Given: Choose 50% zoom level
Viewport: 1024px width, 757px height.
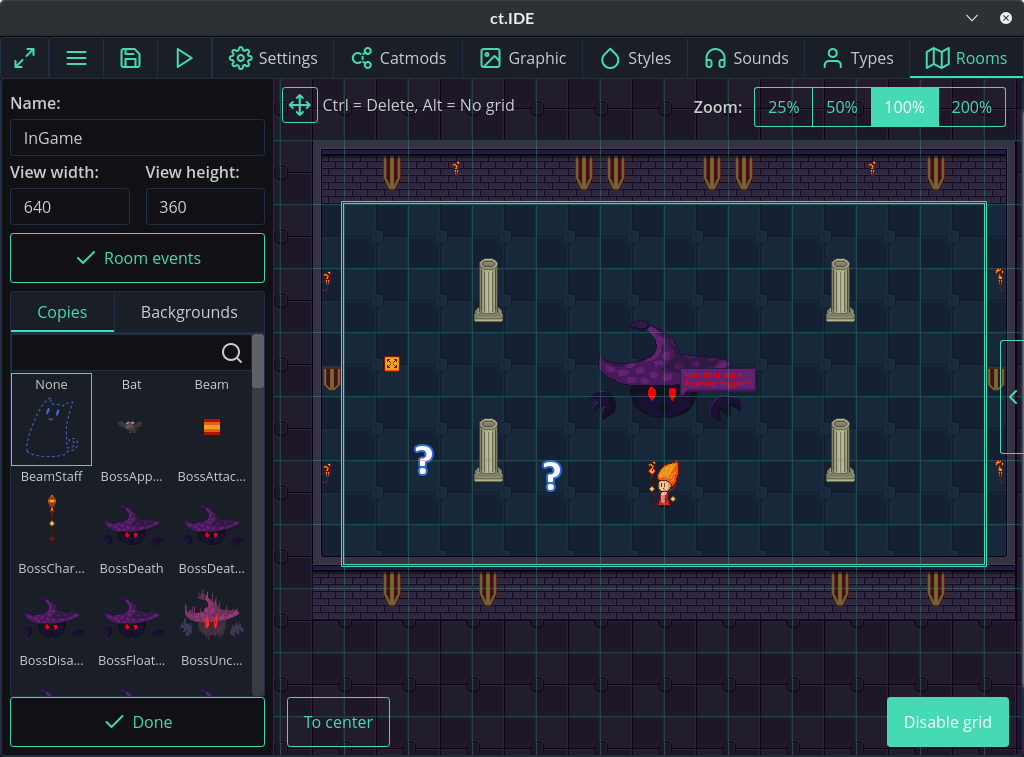Looking at the screenshot, I should (842, 107).
